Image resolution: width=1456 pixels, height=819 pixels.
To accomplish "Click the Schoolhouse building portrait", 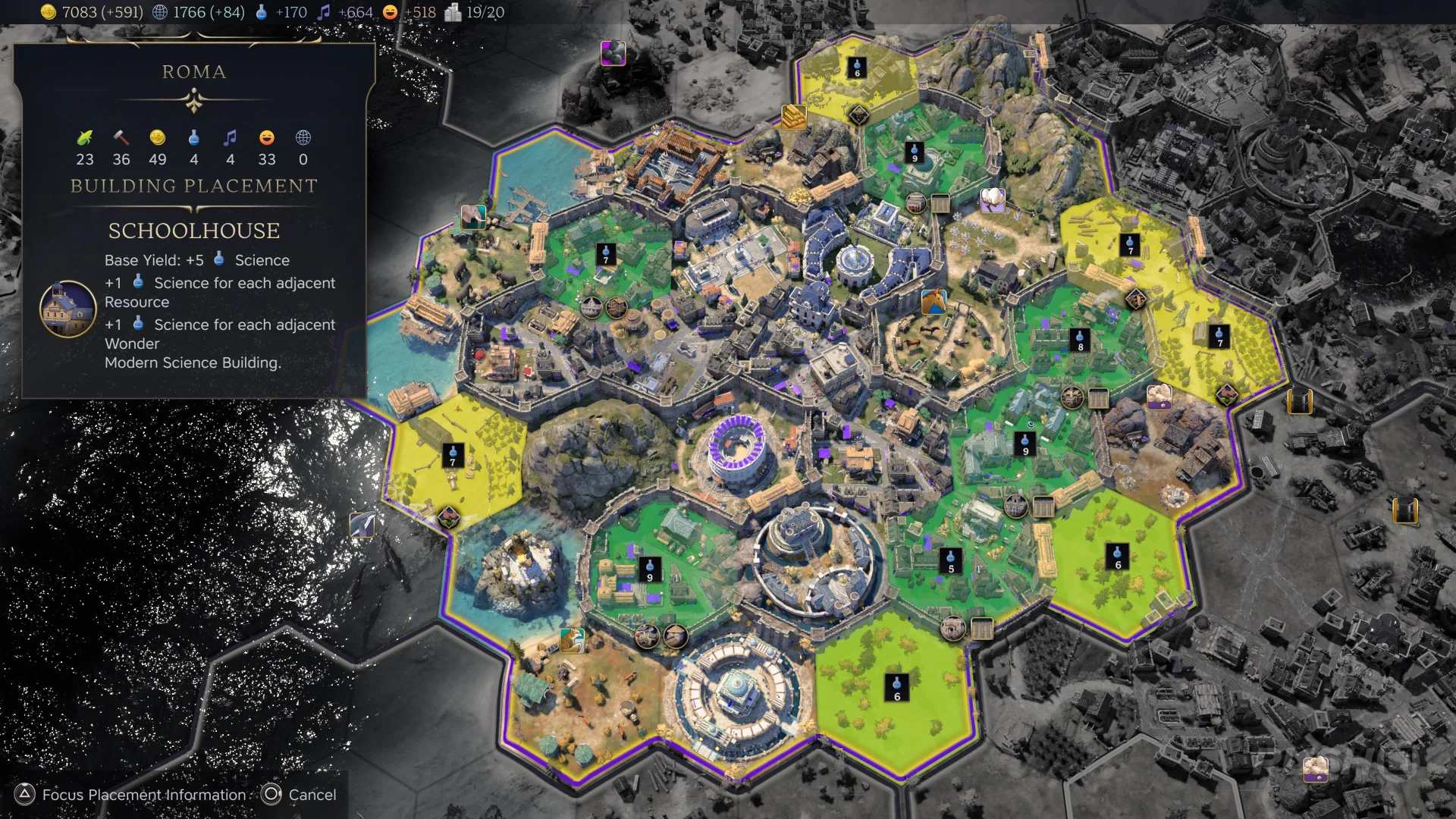I will (67, 309).
